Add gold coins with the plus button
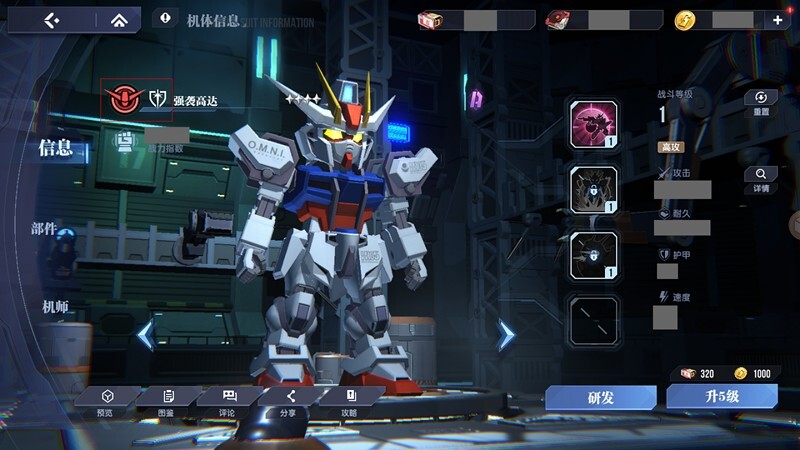The width and height of the screenshot is (800, 450). [777, 19]
